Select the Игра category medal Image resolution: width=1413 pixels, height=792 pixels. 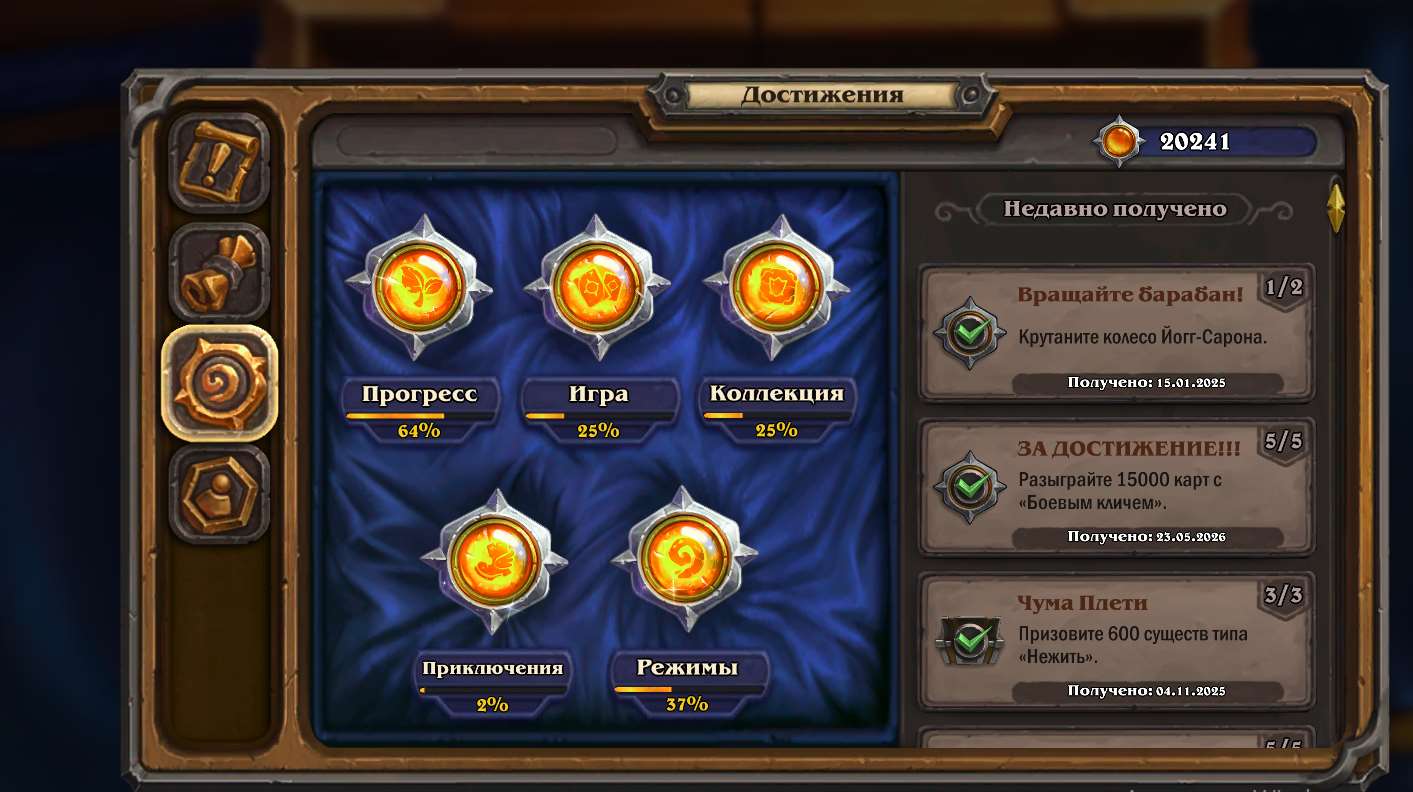[x=598, y=285]
